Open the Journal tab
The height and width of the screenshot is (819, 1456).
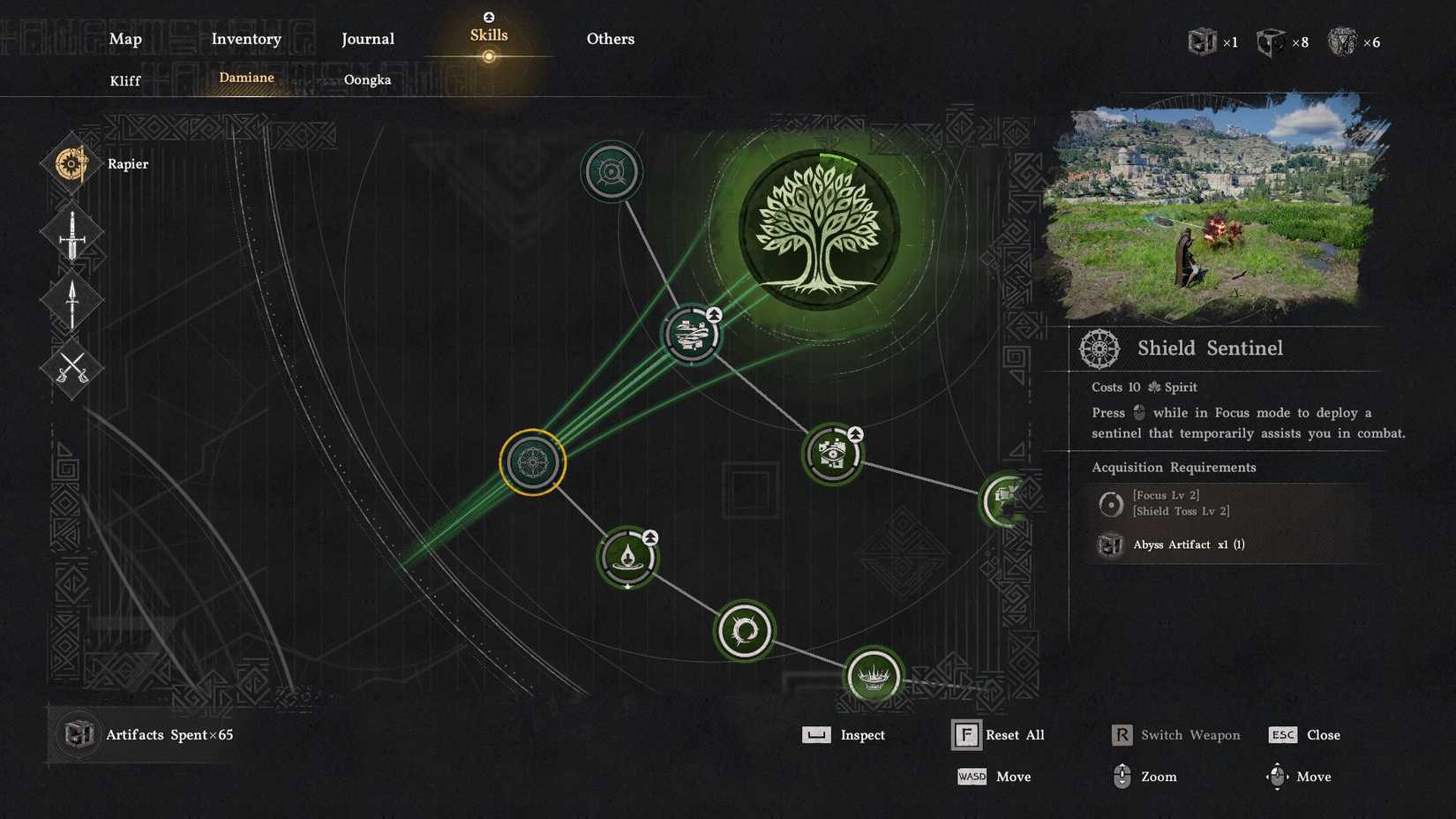[368, 39]
